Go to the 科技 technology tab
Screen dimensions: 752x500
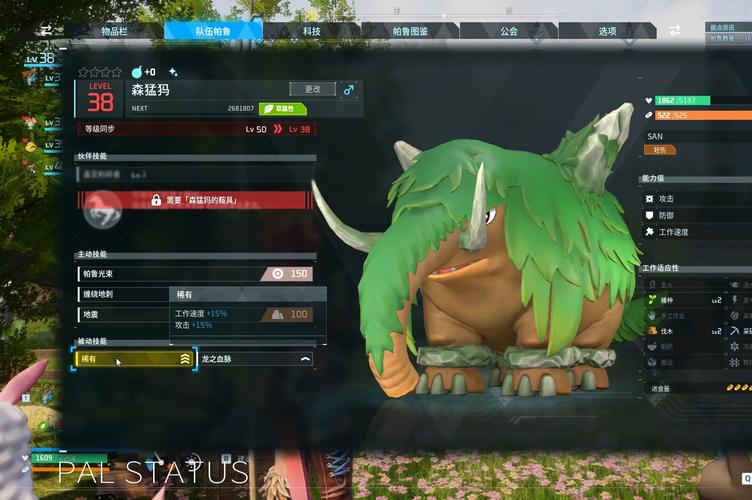[311, 32]
